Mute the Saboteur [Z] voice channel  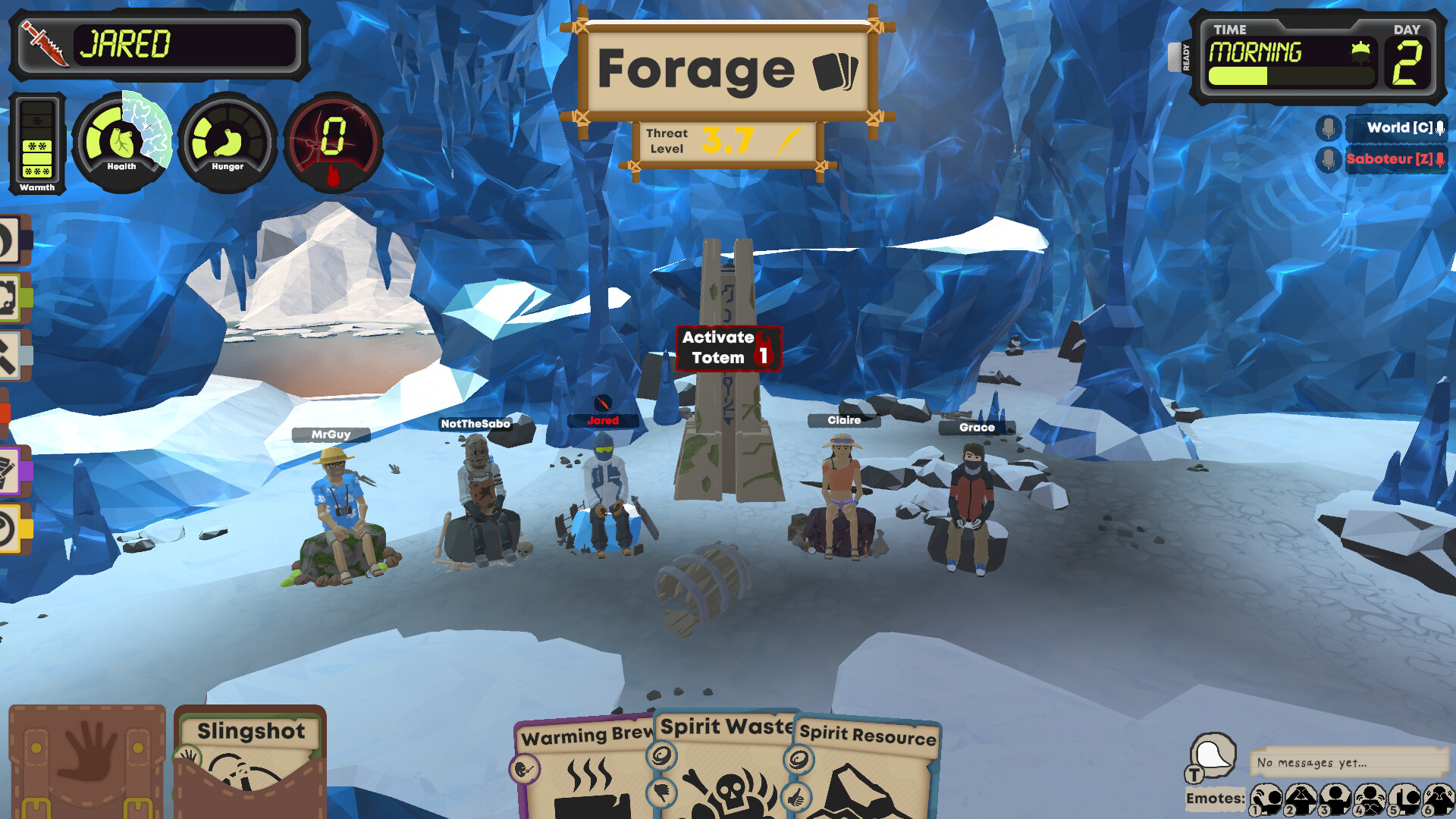point(1328,160)
